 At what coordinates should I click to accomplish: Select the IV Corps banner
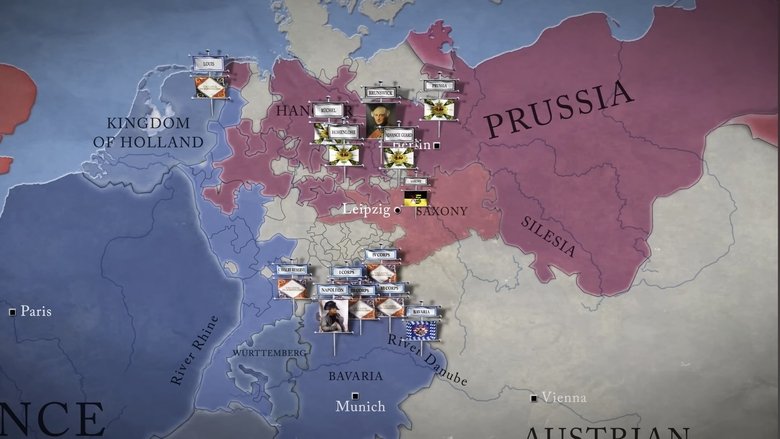pyautogui.click(x=380, y=266)
